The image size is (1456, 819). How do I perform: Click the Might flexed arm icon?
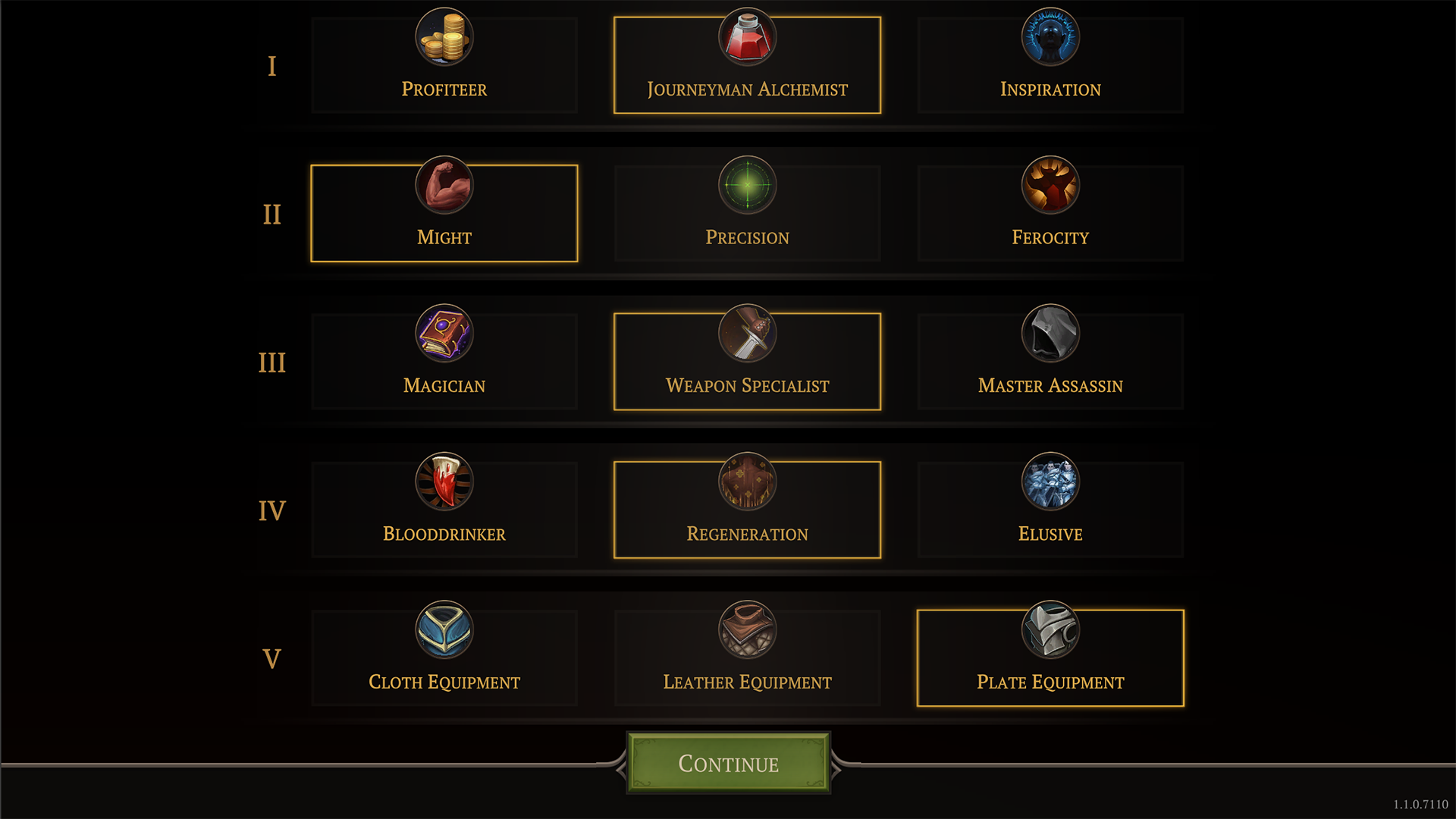[x=444, y=186]
